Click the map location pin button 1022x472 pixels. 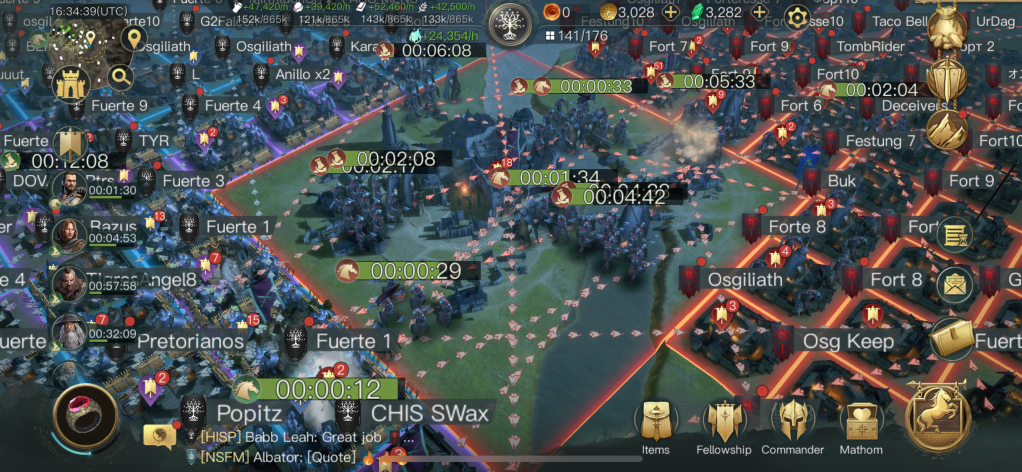[133, 40]
